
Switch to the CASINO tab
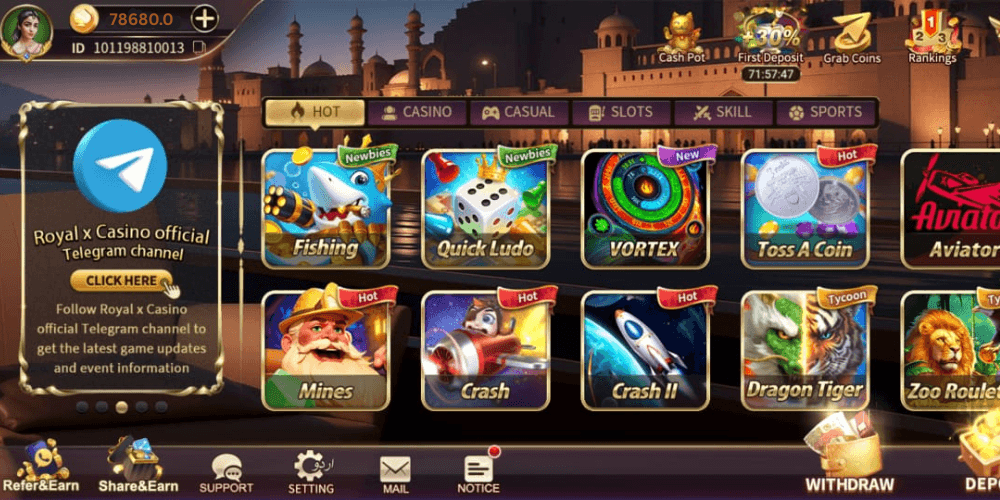416,112
